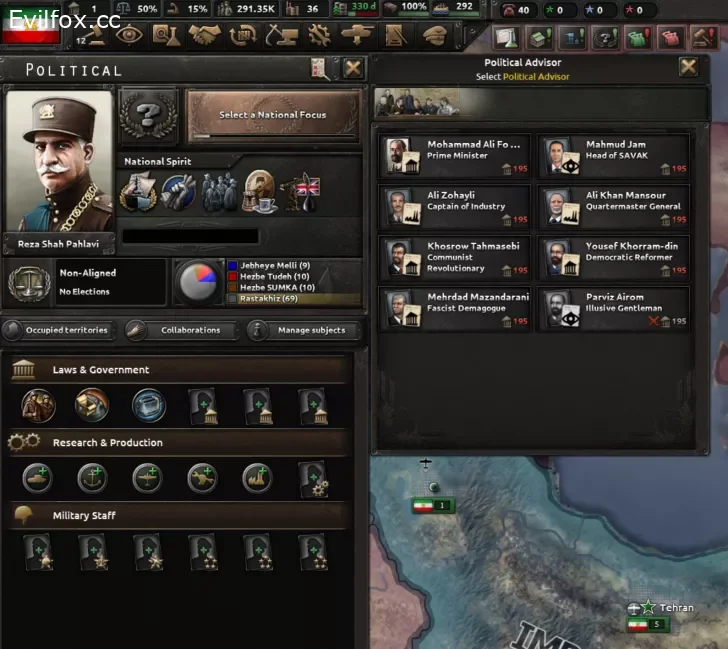Select Khosrow Tahmasebi, Communist Revolutionary

pyautogui.click(x=455, y=258)
